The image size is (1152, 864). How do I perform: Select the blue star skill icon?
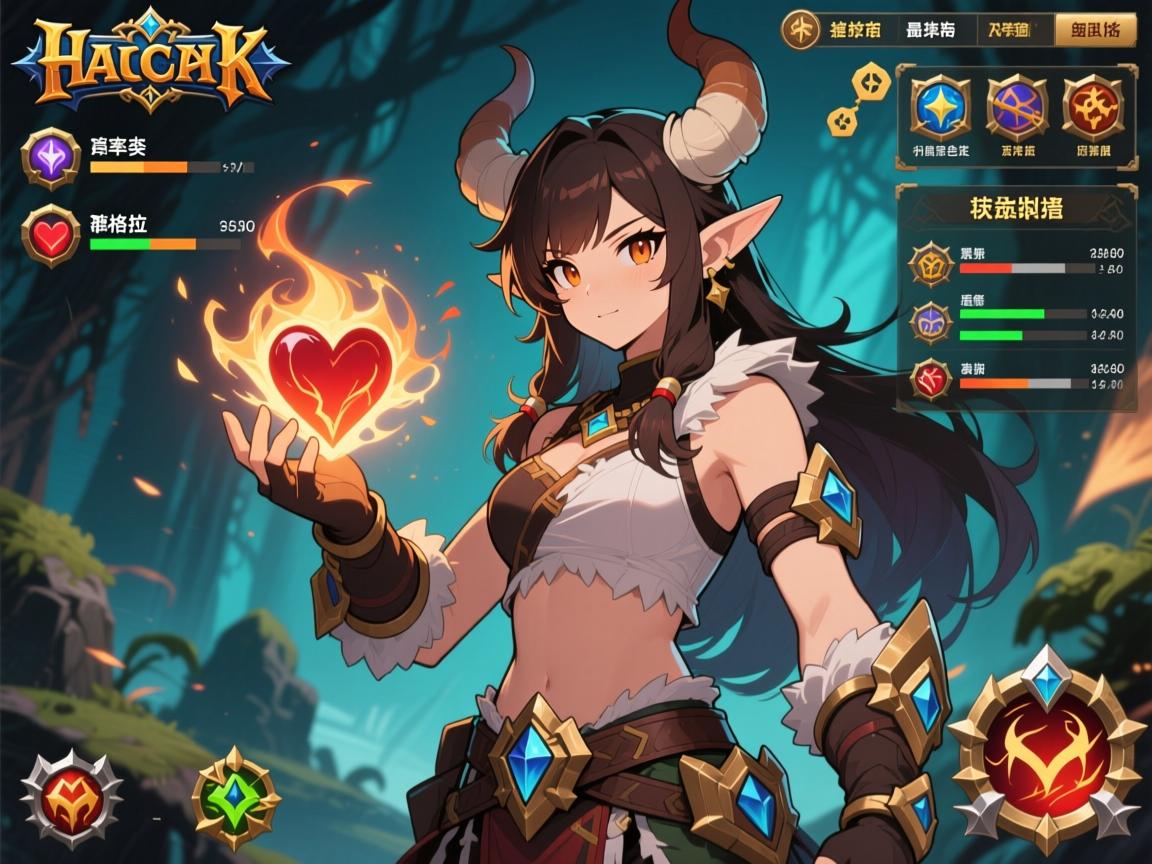point(941,105)
